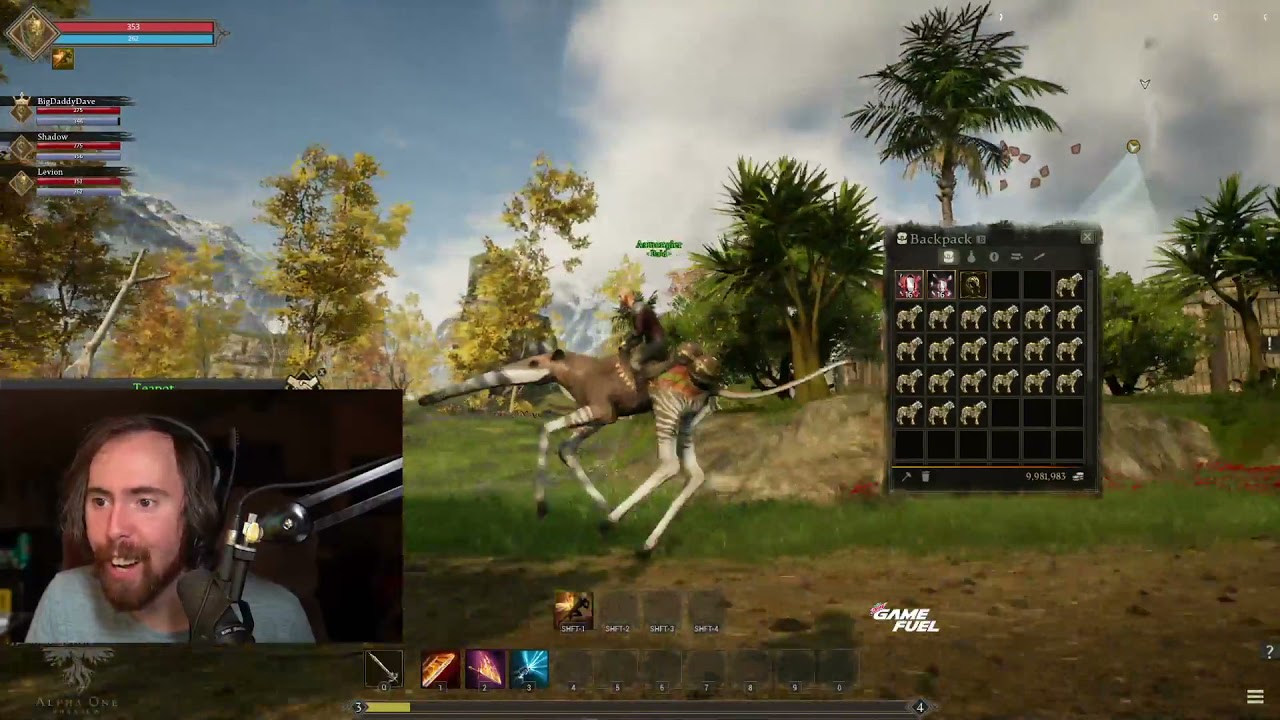Activate the sword weapon slot on hotbar
This screenshot has width=1280, height=720.
click(x=383, y=668)
